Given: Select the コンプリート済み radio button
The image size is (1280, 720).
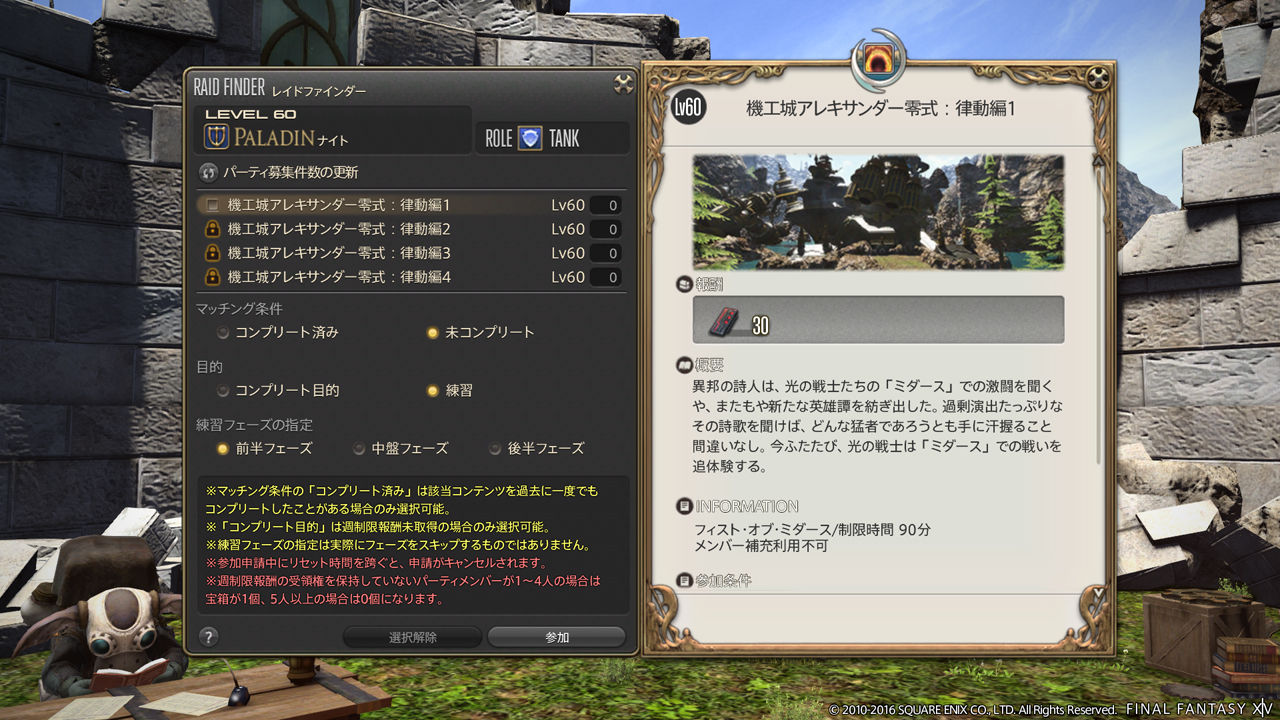Looking at the screenshot, I should click(x=222, y=331).
